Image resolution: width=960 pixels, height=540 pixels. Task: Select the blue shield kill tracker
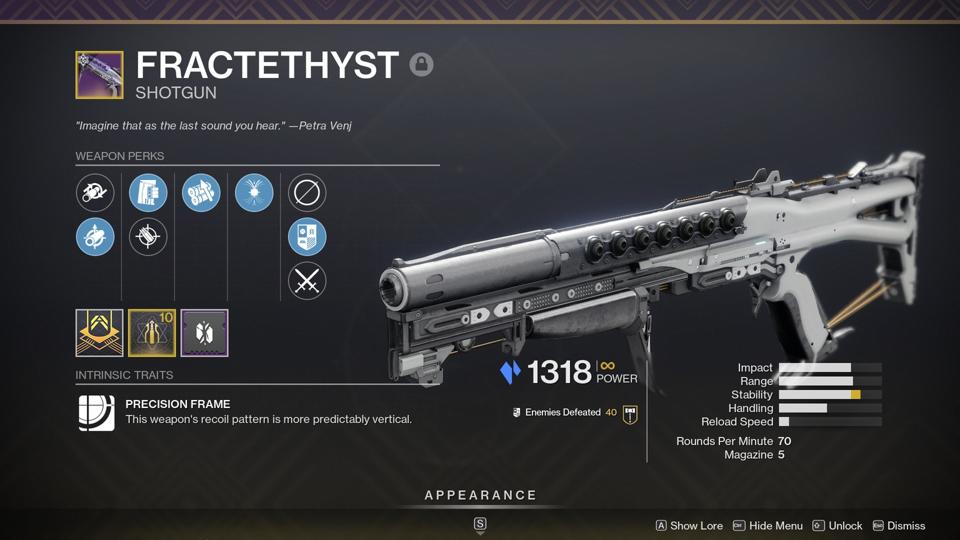307,237
